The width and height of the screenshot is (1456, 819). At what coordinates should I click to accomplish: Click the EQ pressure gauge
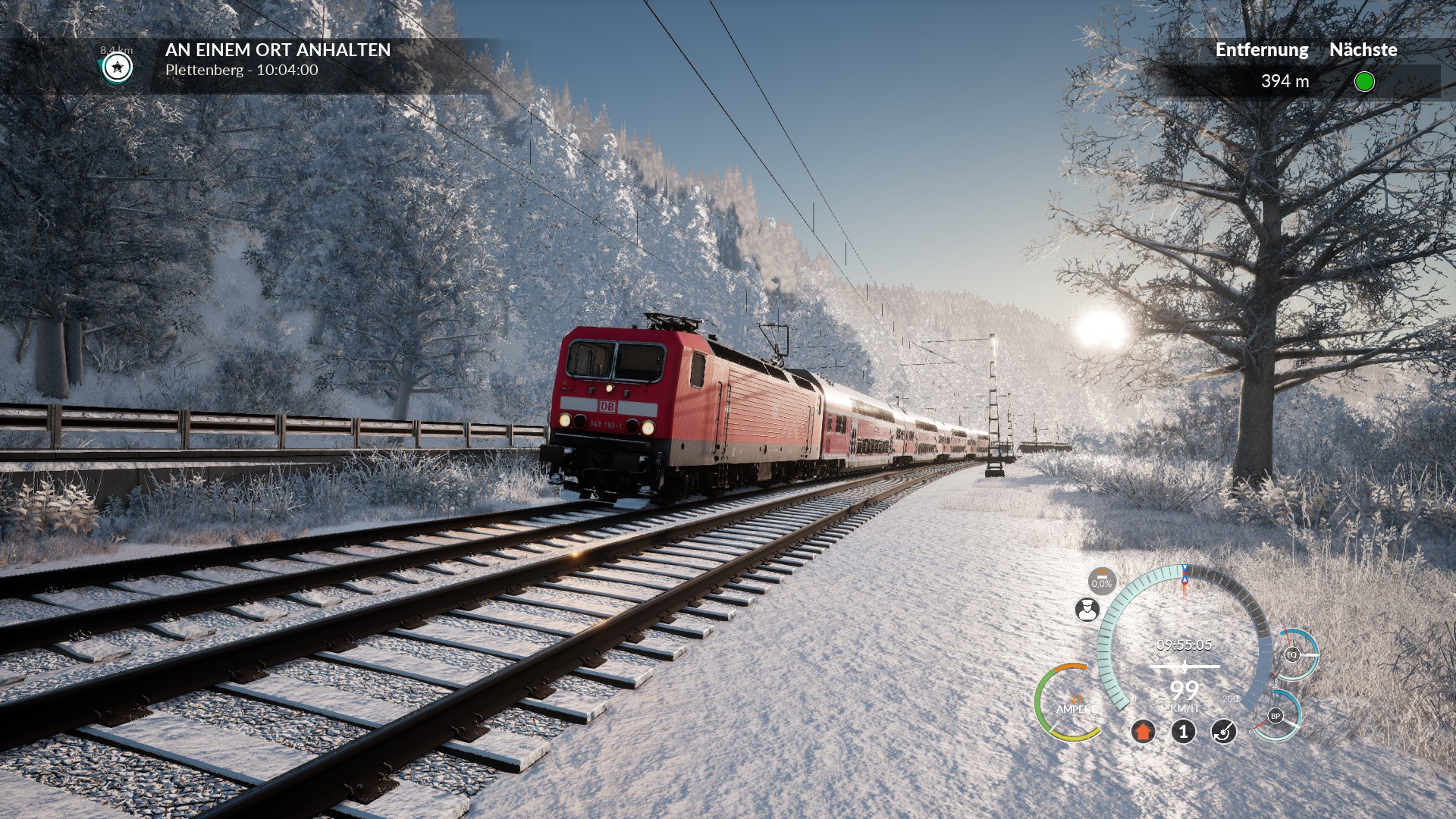[1292, 654]
